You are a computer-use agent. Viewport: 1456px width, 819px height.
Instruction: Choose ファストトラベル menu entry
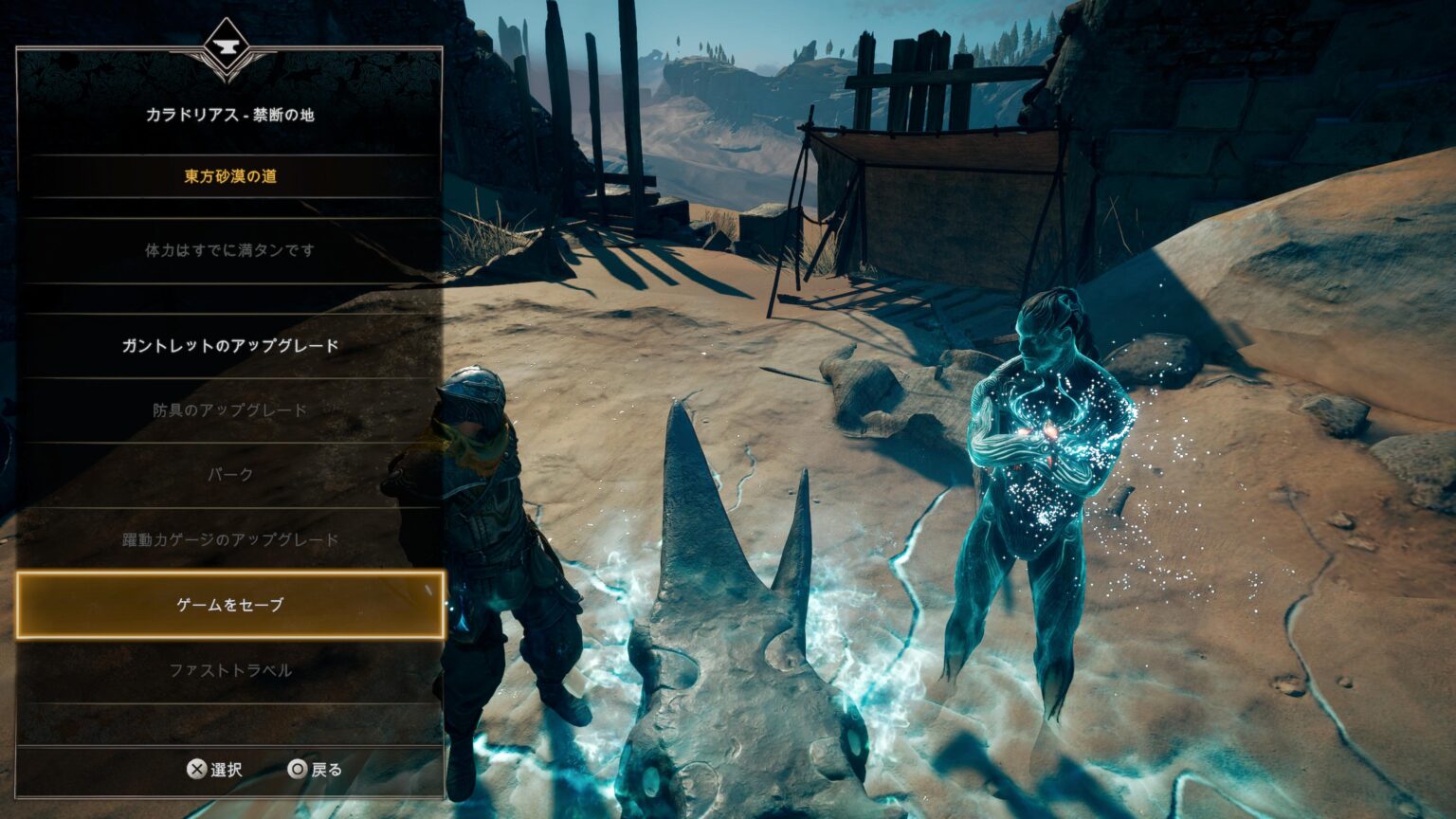(230, 670)
